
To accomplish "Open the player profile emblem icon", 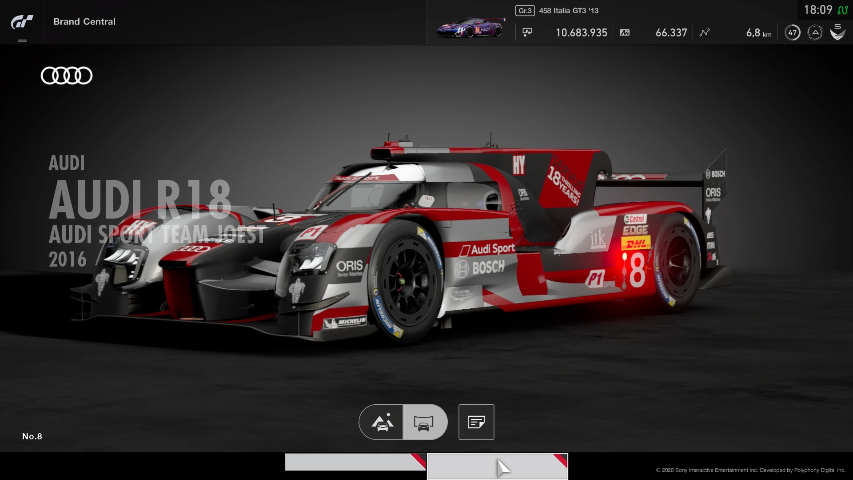I will coord(837,32).
